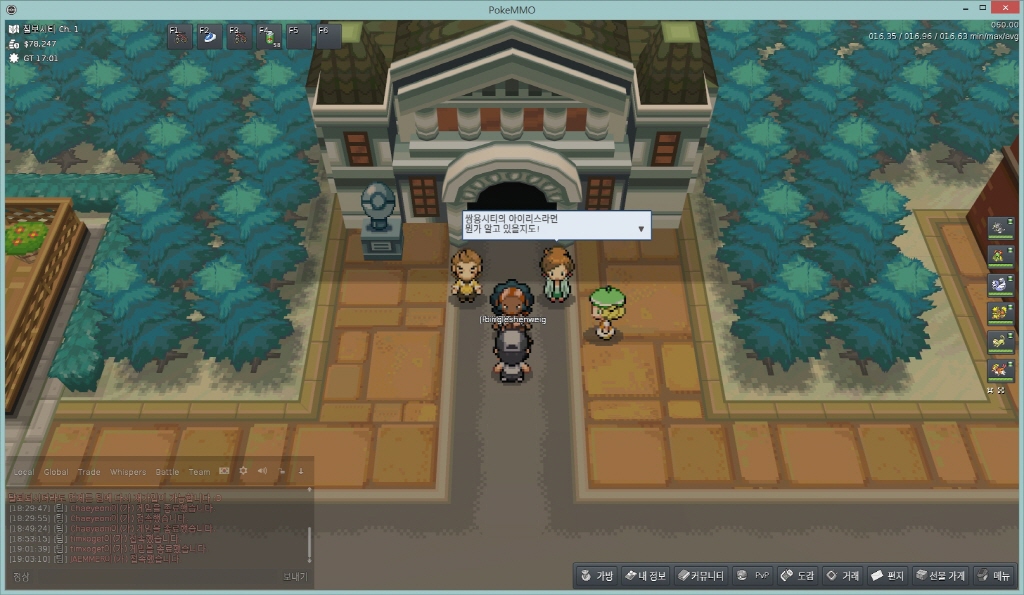Advance the dialogue box arrow
Screen dimensions: 1024x595
[641, 229]
